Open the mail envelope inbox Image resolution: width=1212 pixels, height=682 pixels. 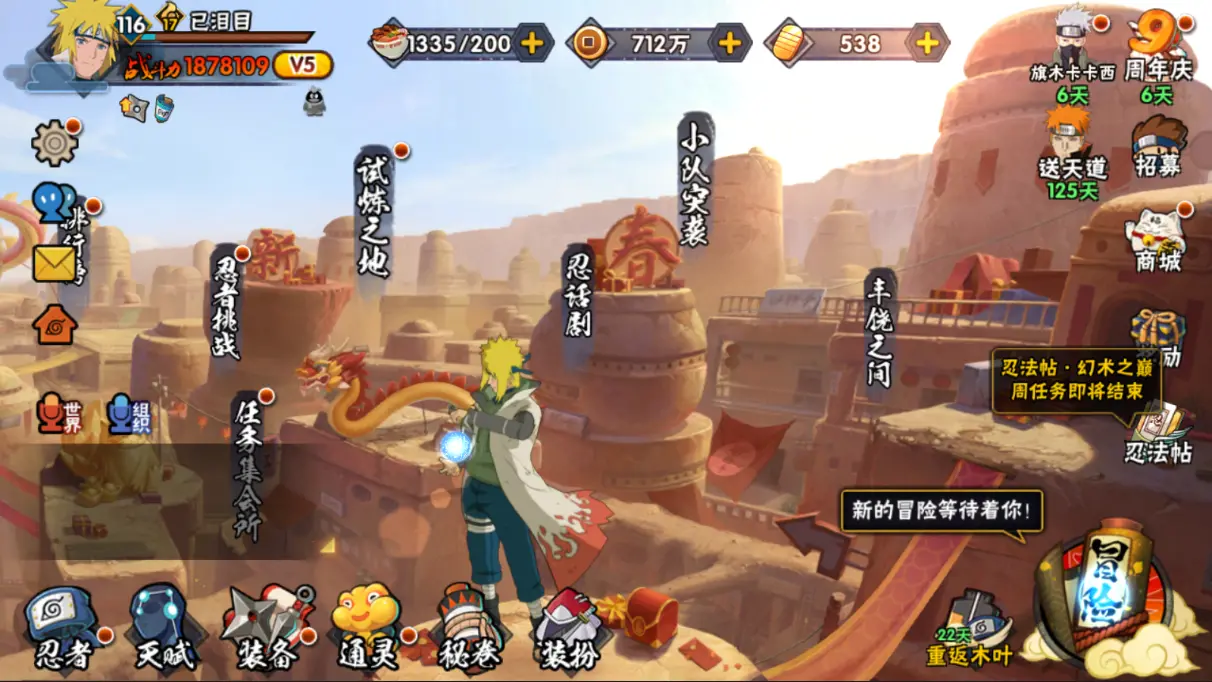[x=54, y=263]
